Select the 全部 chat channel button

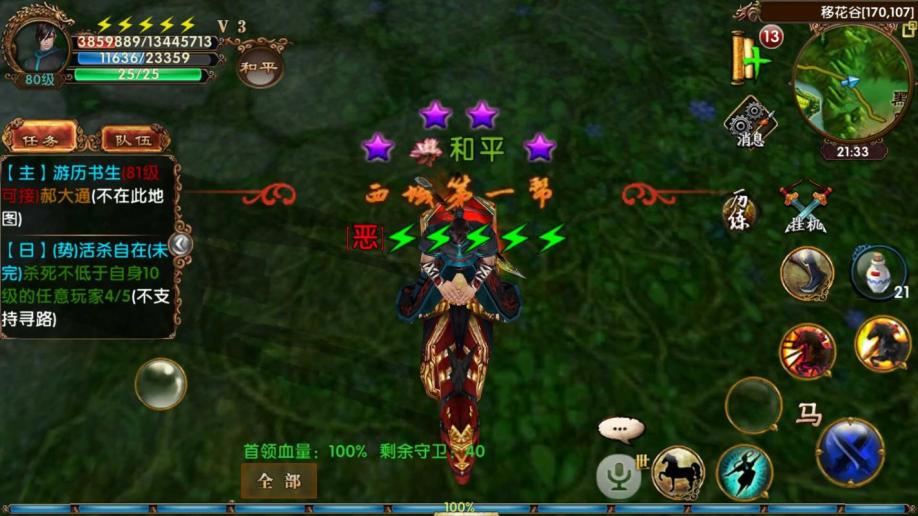pyautogui.click(x=279, y=481)
